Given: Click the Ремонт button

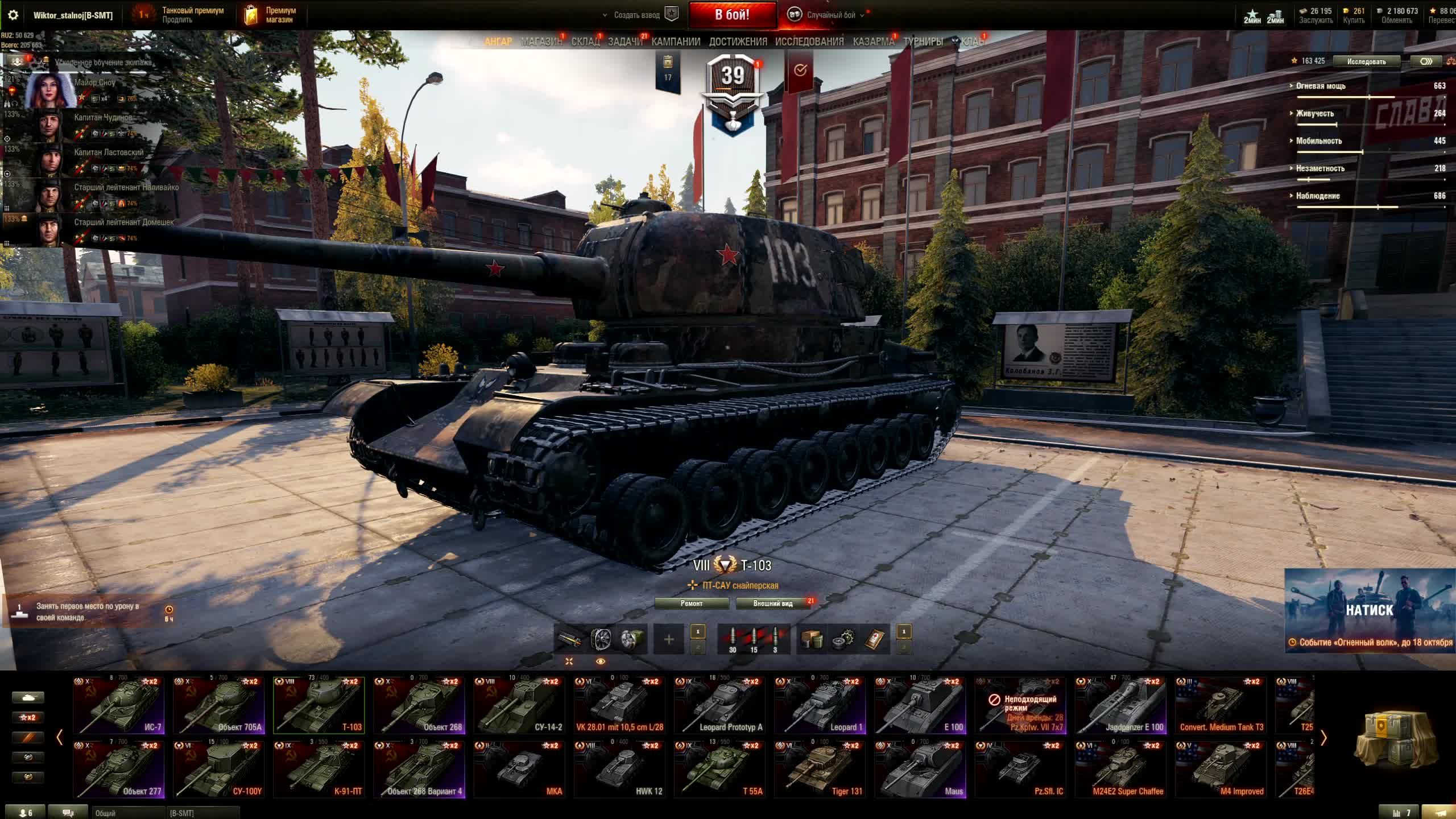Looking at the screenshot, I should point(692,603).
